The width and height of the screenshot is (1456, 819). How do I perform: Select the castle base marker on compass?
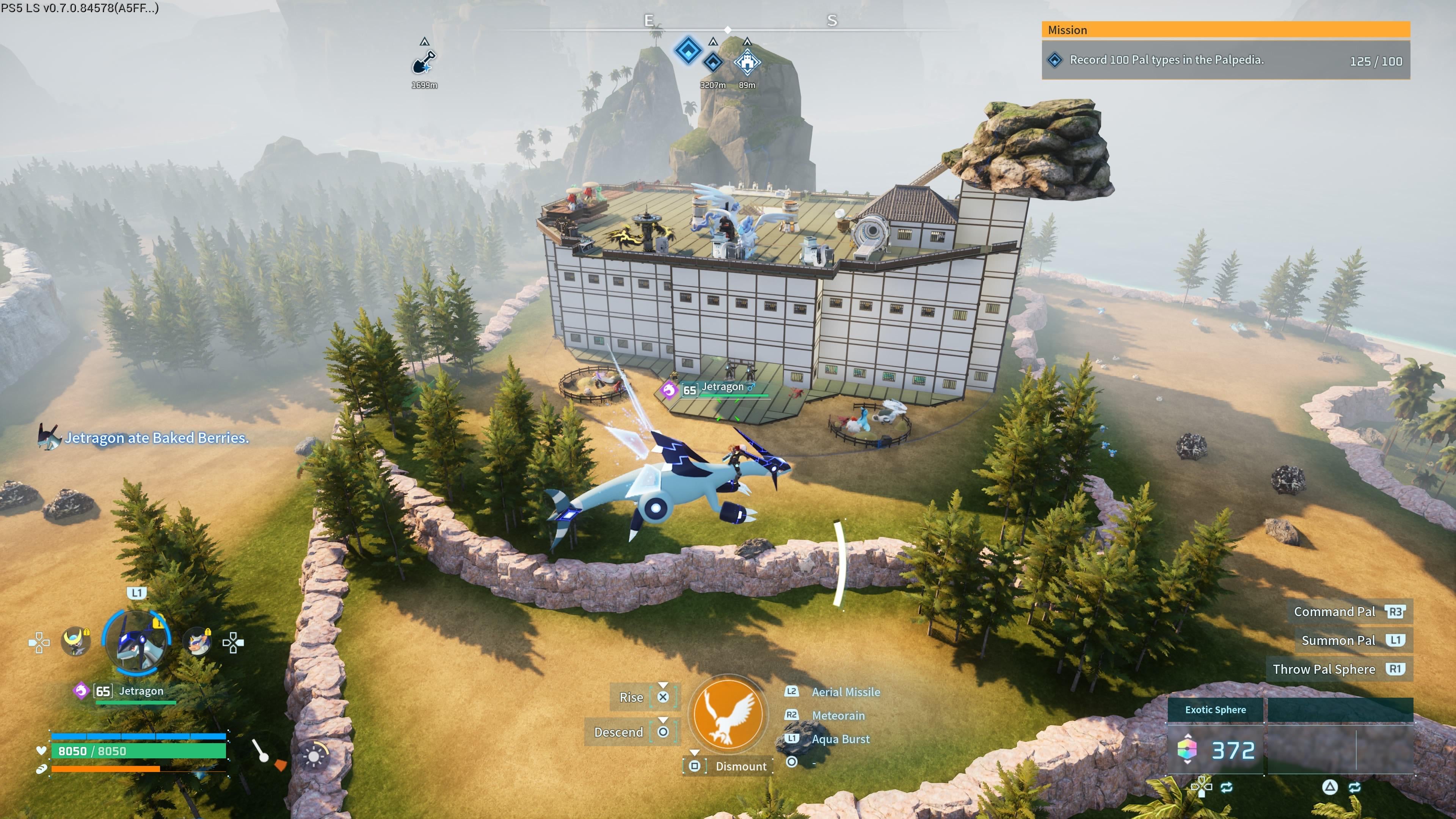(747, 62)
